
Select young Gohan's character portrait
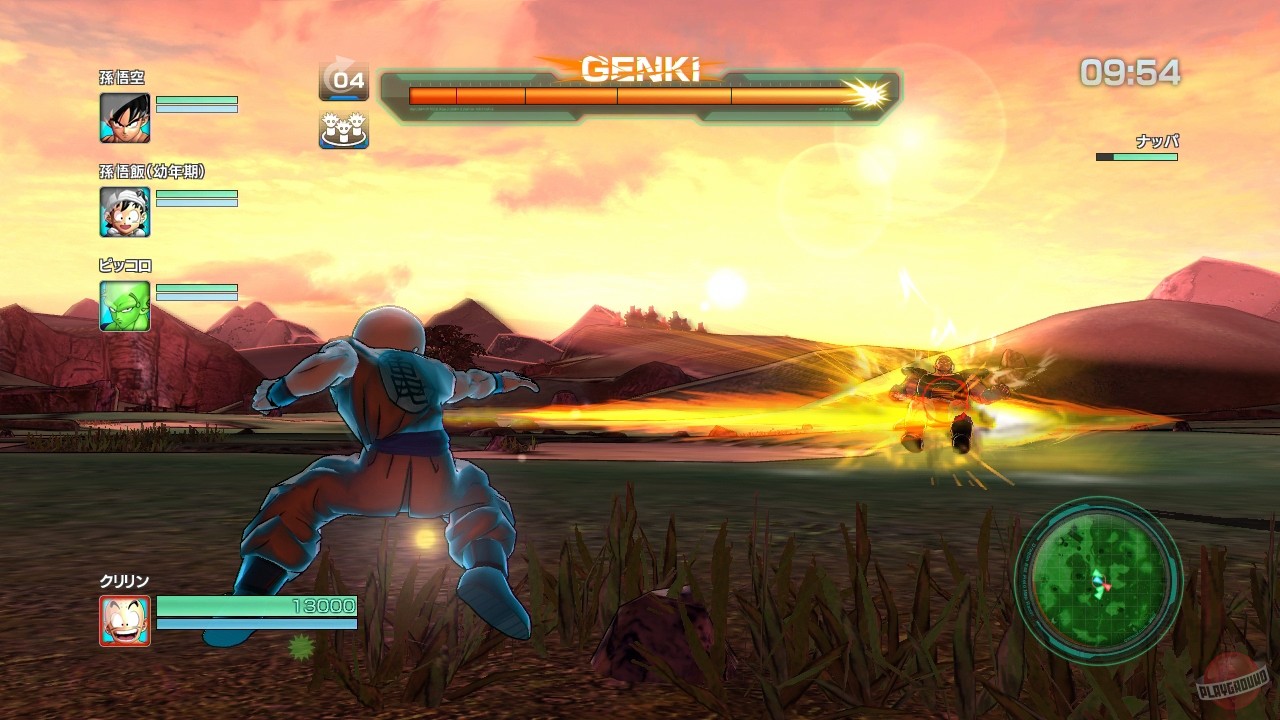coord(124,209)
